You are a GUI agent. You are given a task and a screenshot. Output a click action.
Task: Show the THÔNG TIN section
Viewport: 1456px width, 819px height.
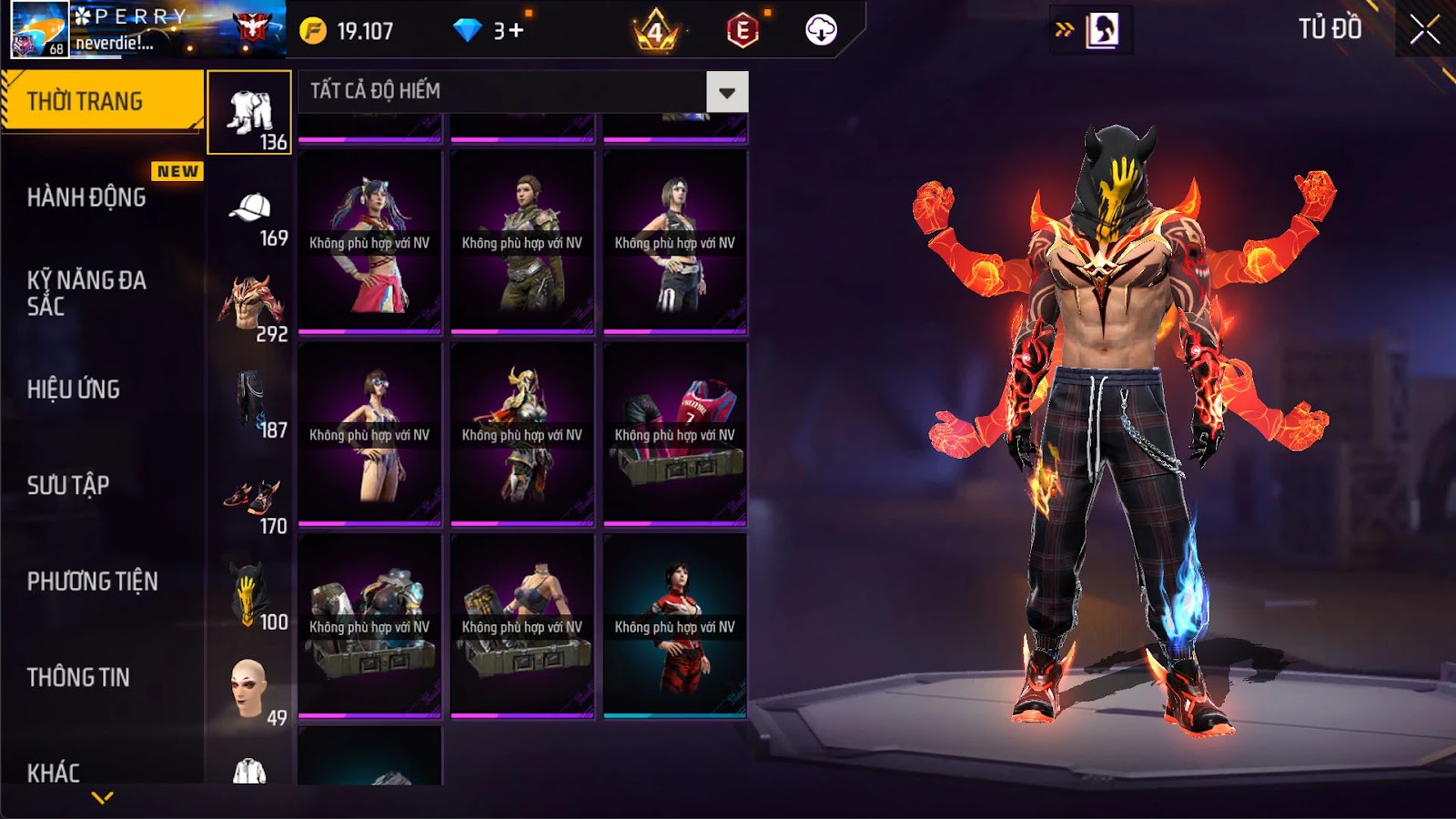pos(78,677)
